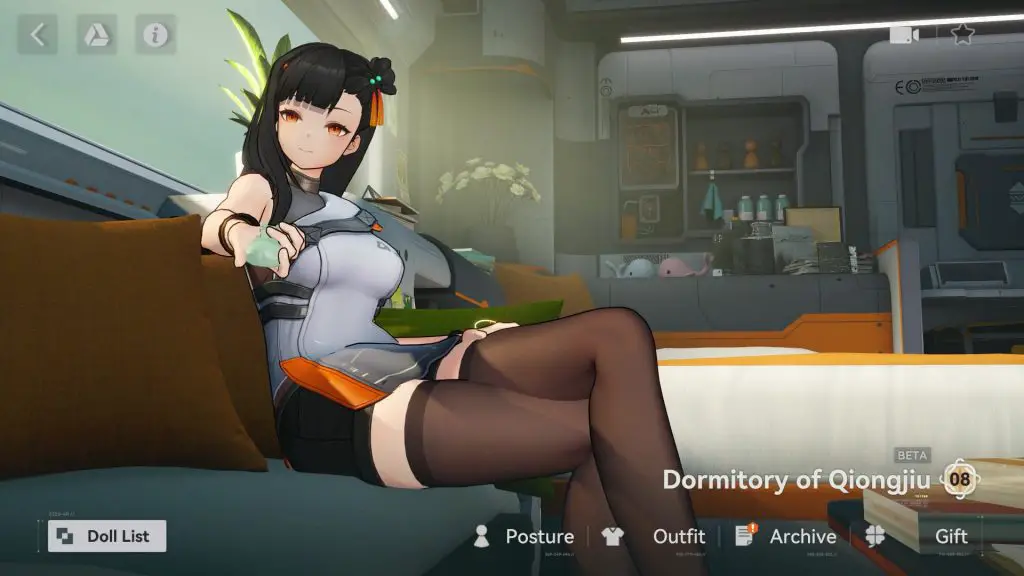
Task: Show the Archive section
Action: click(786, 537)
